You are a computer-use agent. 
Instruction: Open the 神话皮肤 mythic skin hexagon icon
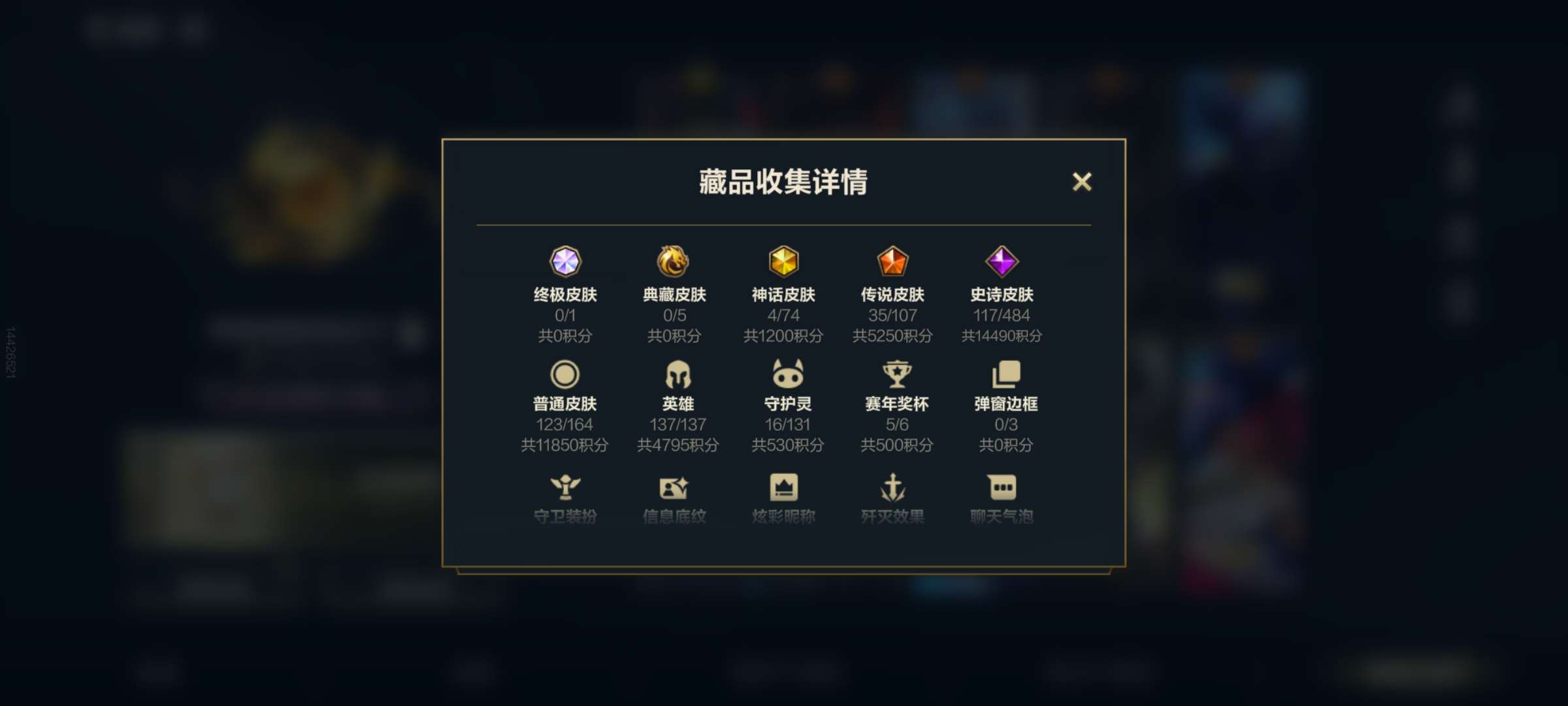[x=784, y=262]
